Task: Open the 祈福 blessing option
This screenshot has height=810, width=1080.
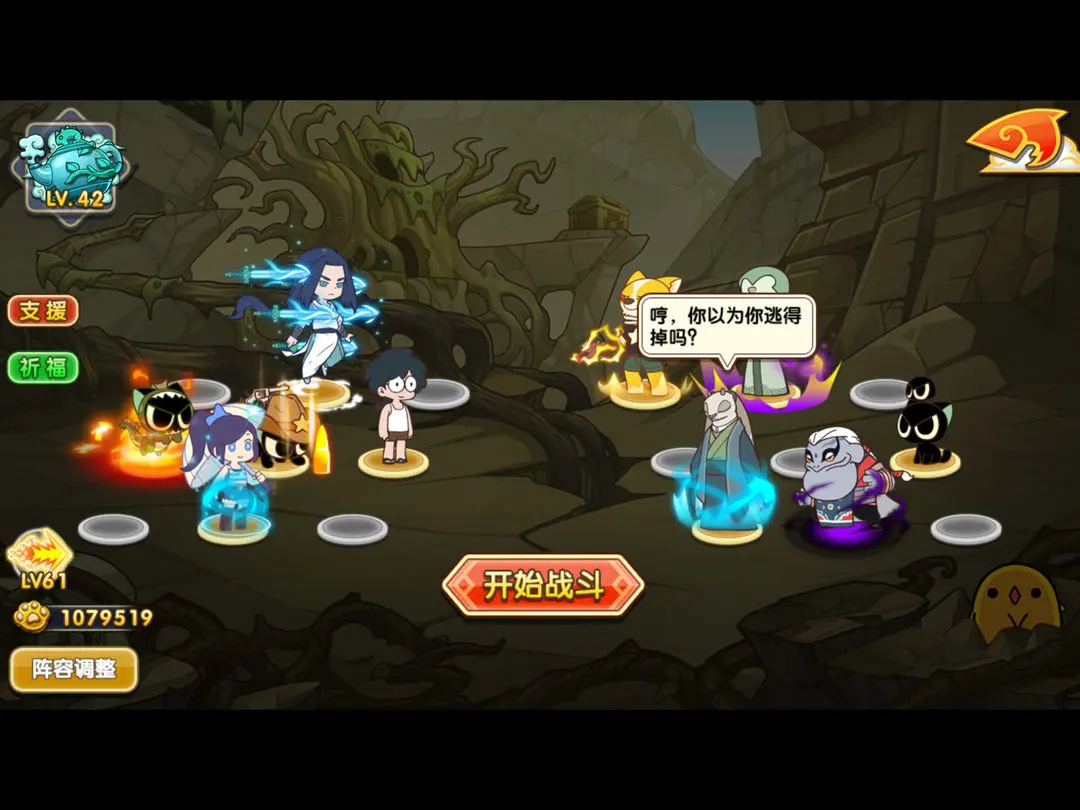Action: tap(43, 367)
